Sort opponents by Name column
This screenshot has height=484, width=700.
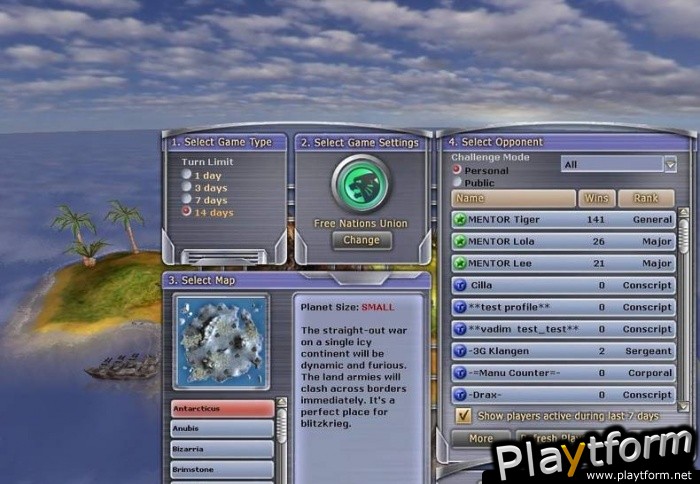click(x=514, y=199)
